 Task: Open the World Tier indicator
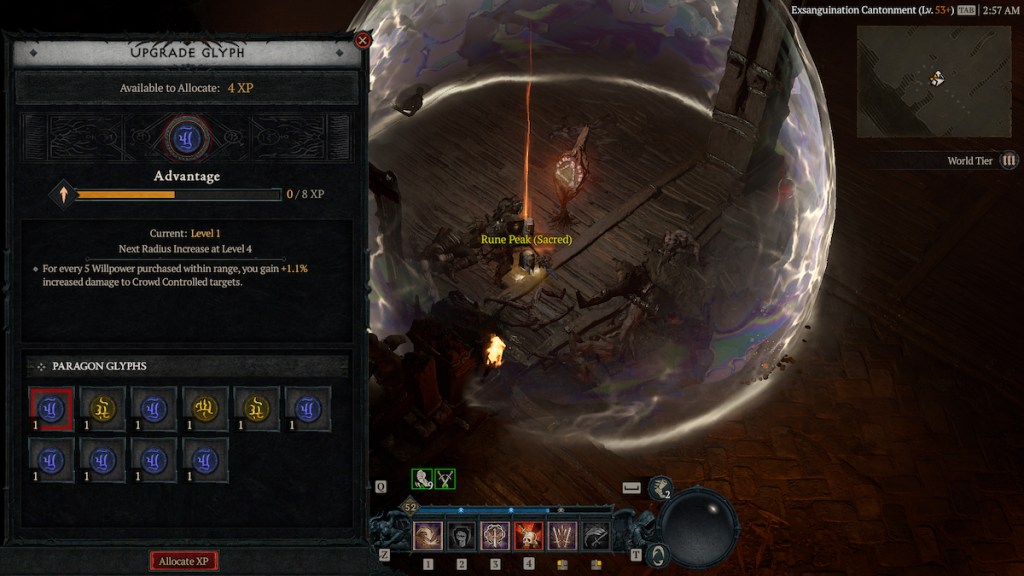click(1009, 160)
